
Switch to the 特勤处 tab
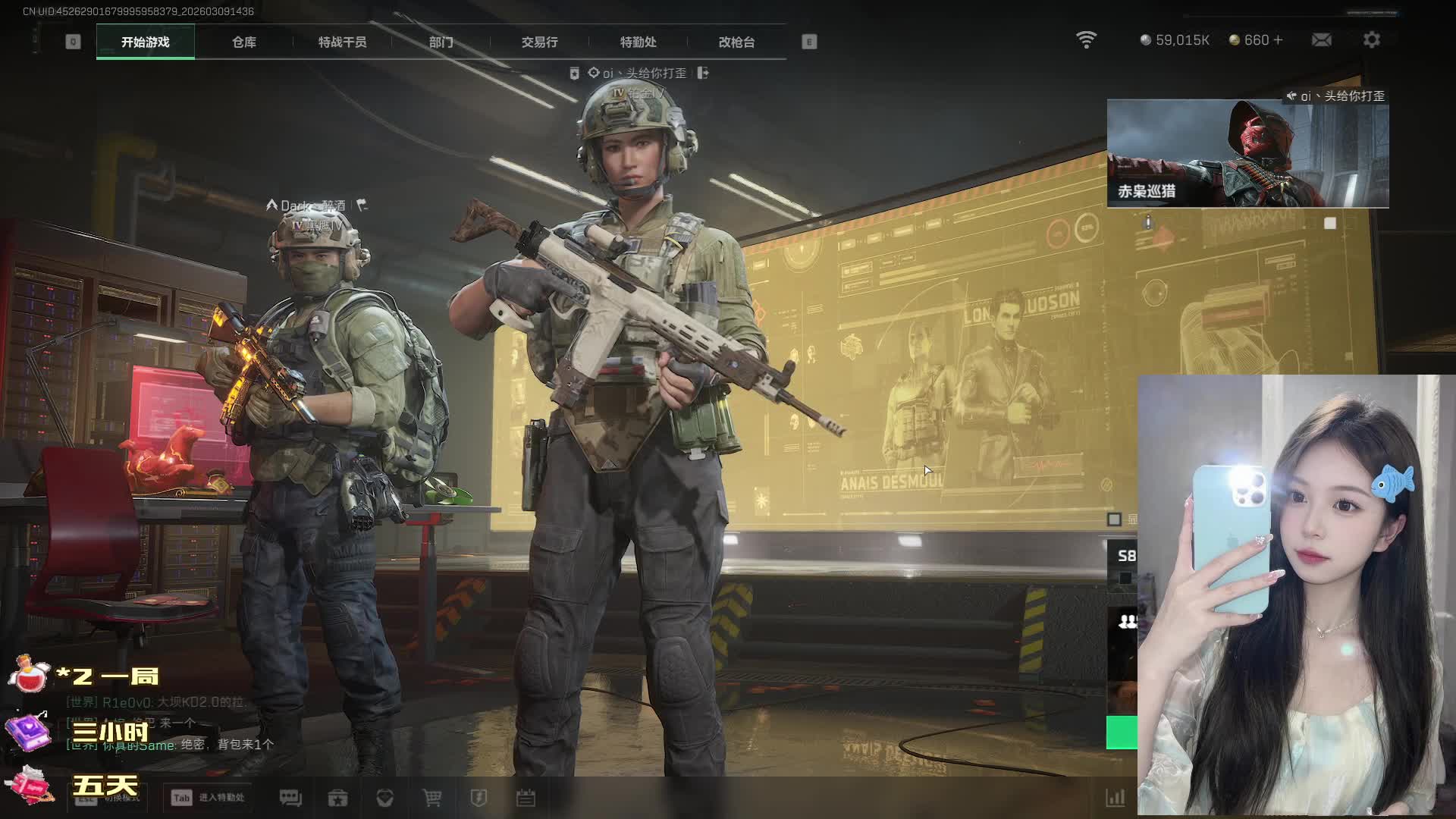point(638,42)
